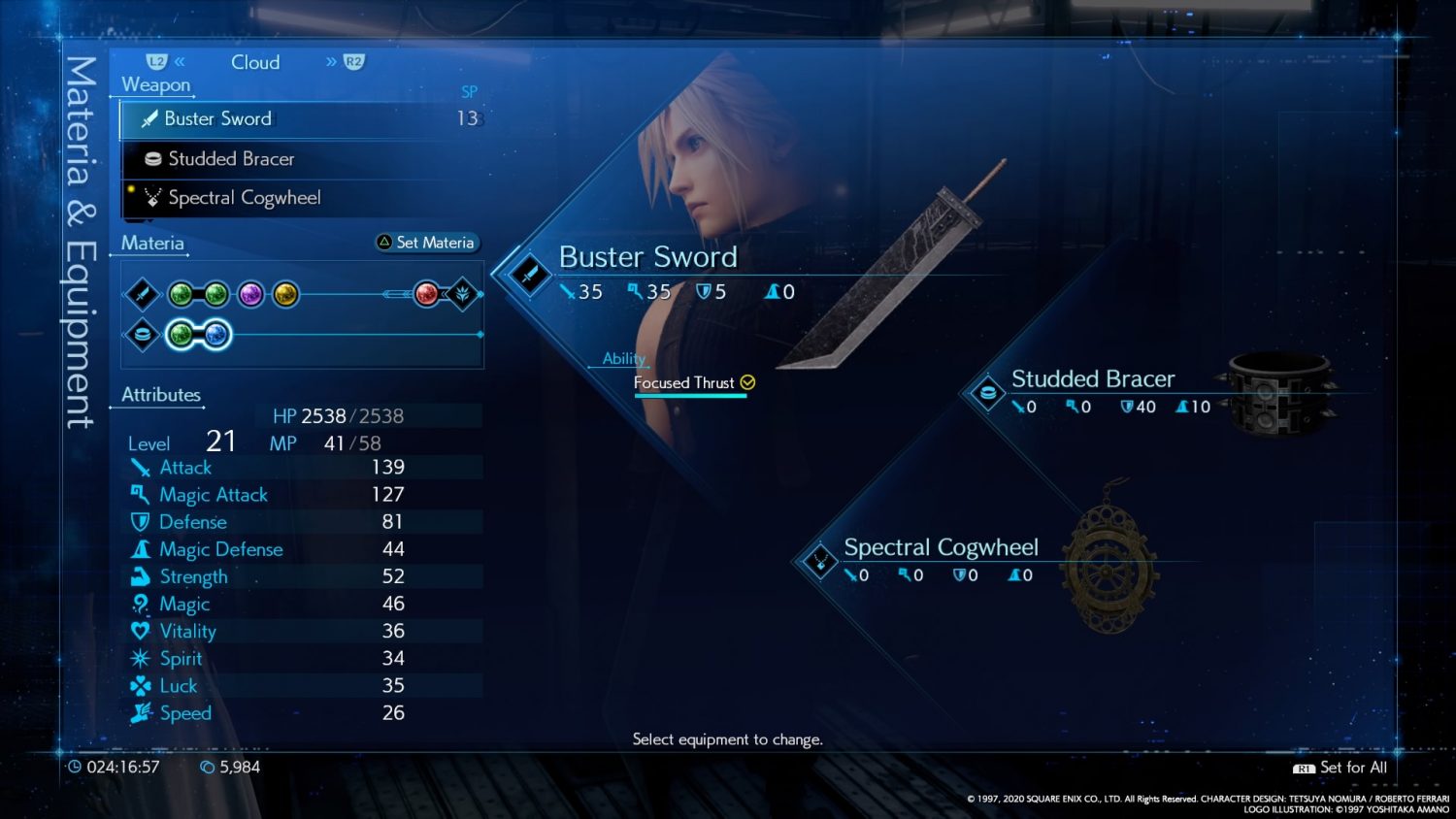Click the Spectral Cogwheel diamond icon
This screenshot has height=819, width=1456.
point(820,561)
